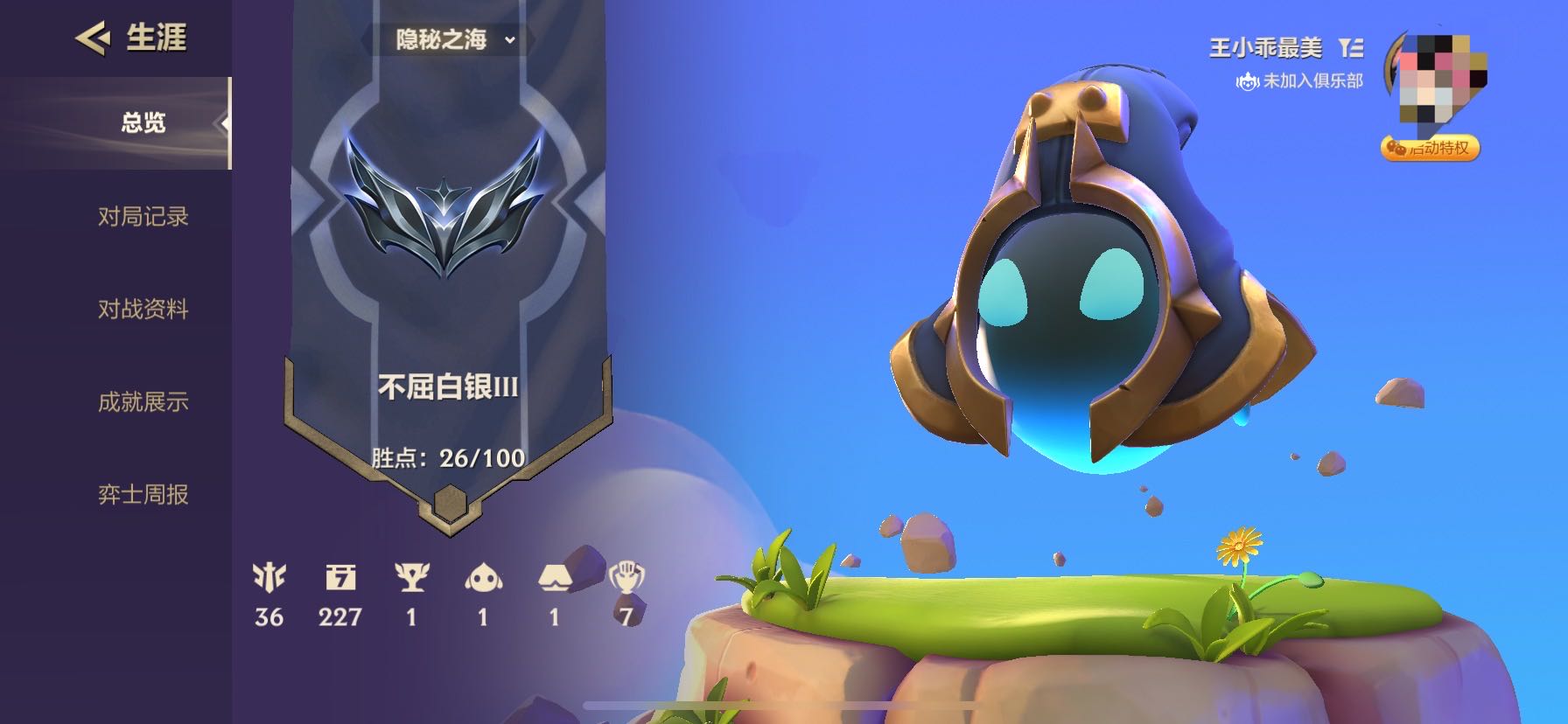Show the 成就展示 achievements tab
This screenshot has height=724, width=1568.
point(143,401)
